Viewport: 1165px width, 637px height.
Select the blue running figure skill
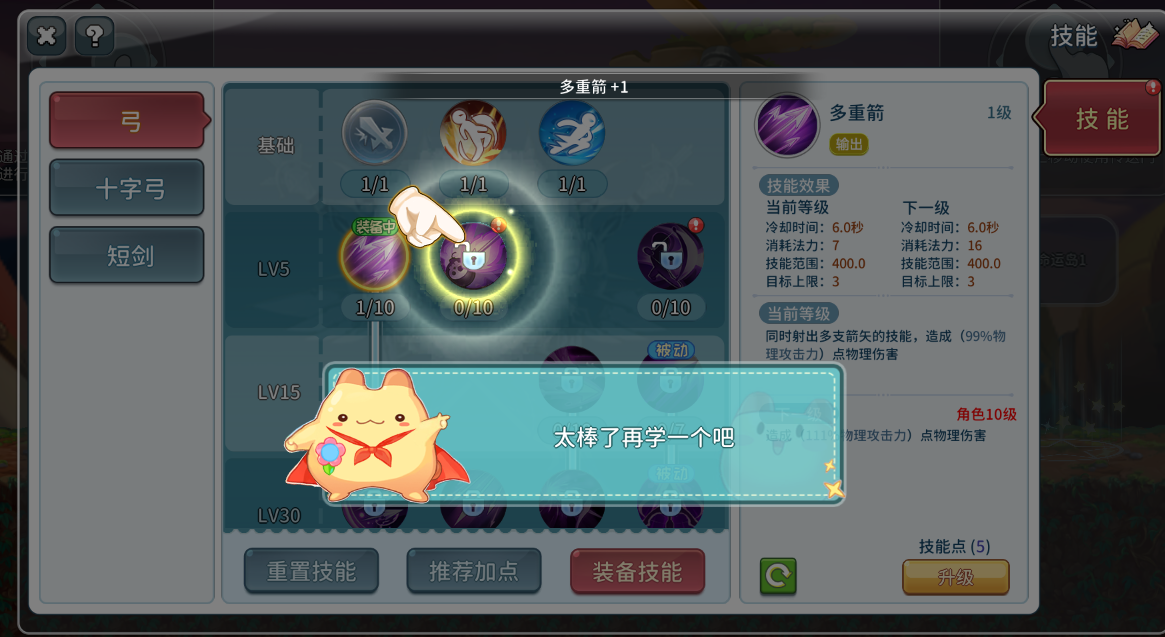click(x=571, y=133)
